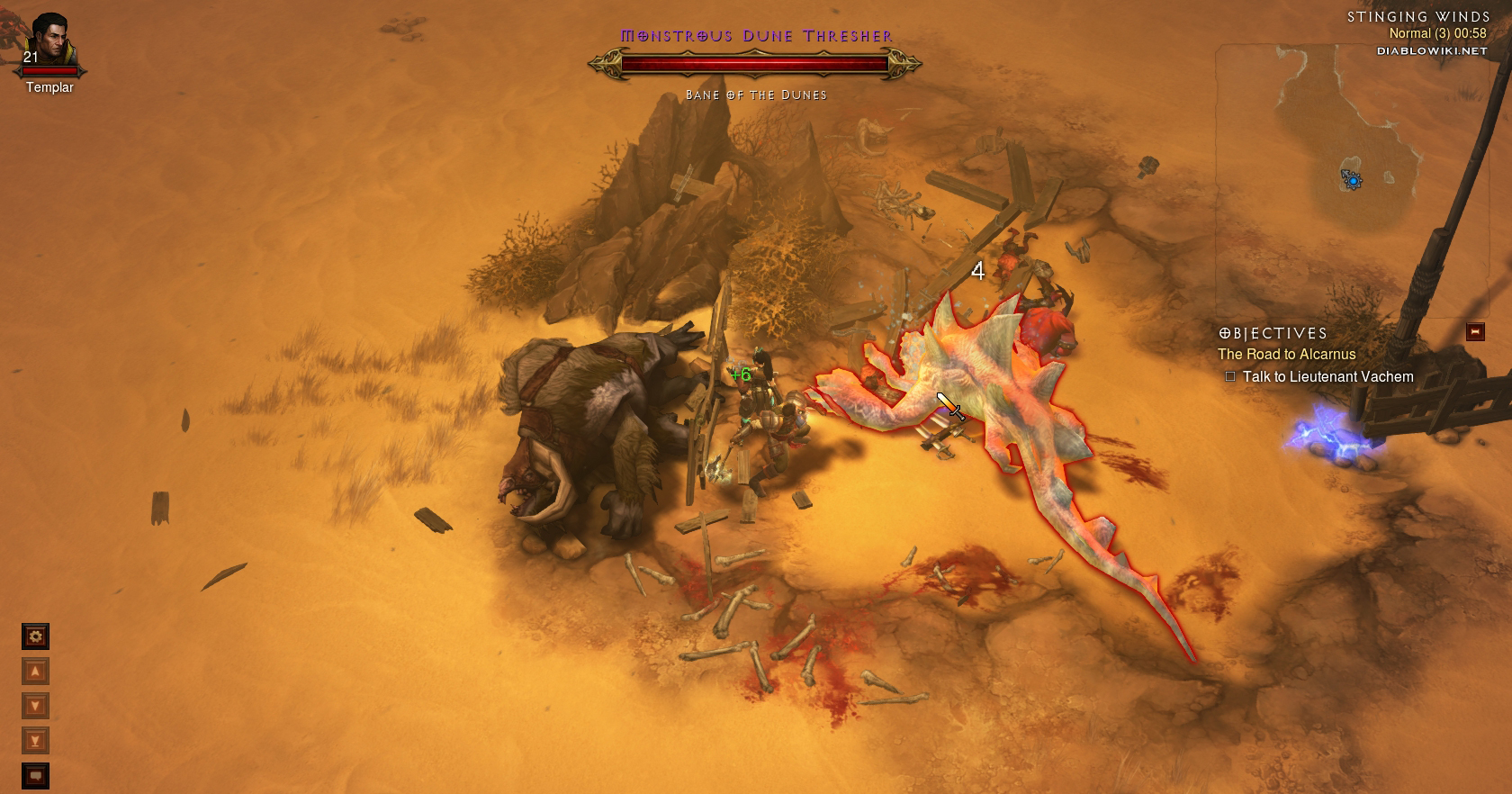Viewport: 1512px width, 794px height.
Task: Open chat settings with the gear button
Action: pos(35,636)
